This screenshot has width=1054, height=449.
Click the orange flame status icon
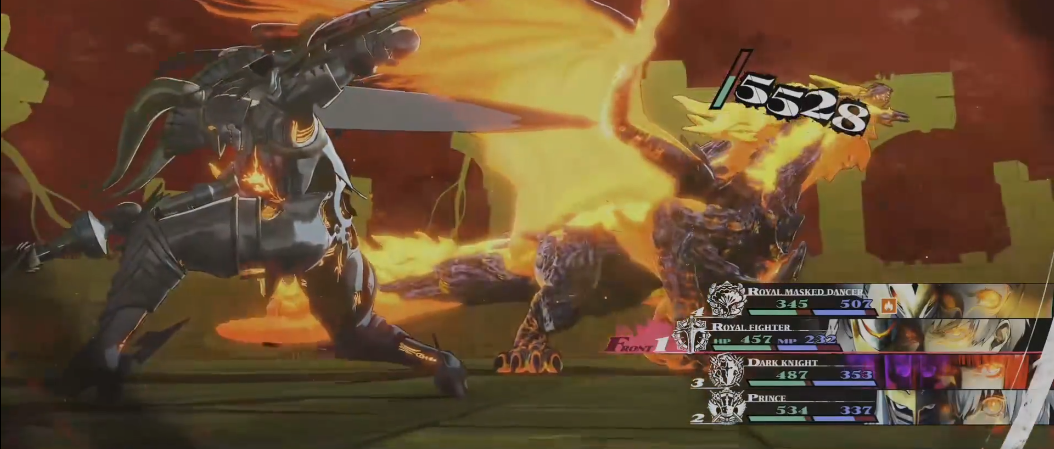coord(886,305)
